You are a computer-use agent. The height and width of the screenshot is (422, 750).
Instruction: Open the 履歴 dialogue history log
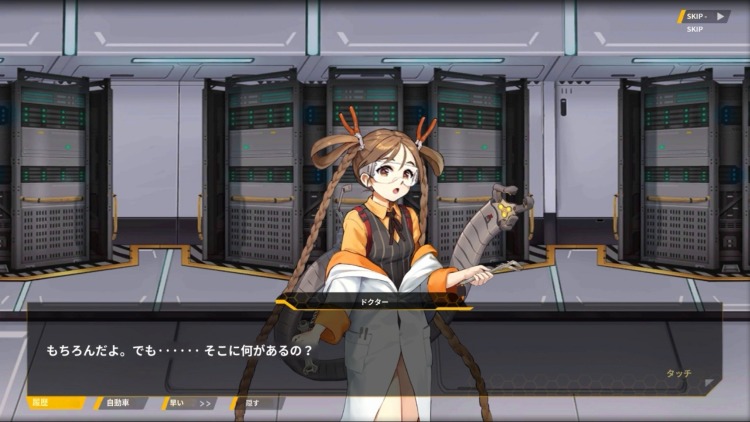57,403
